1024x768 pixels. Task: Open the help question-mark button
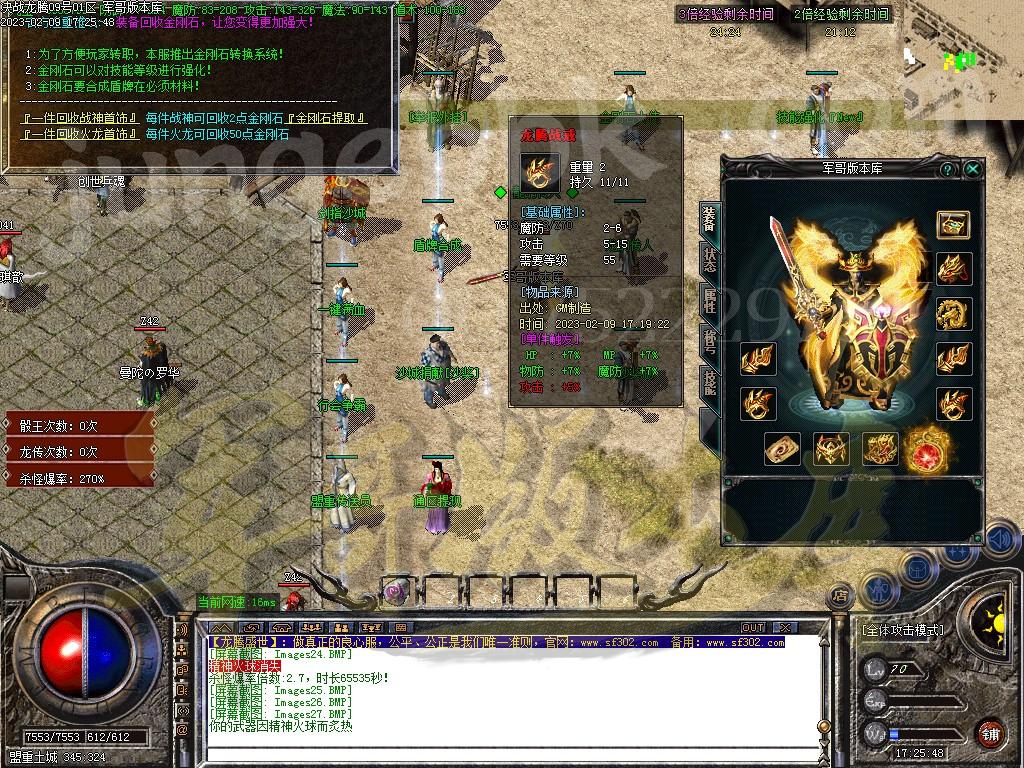click(947, 170)
